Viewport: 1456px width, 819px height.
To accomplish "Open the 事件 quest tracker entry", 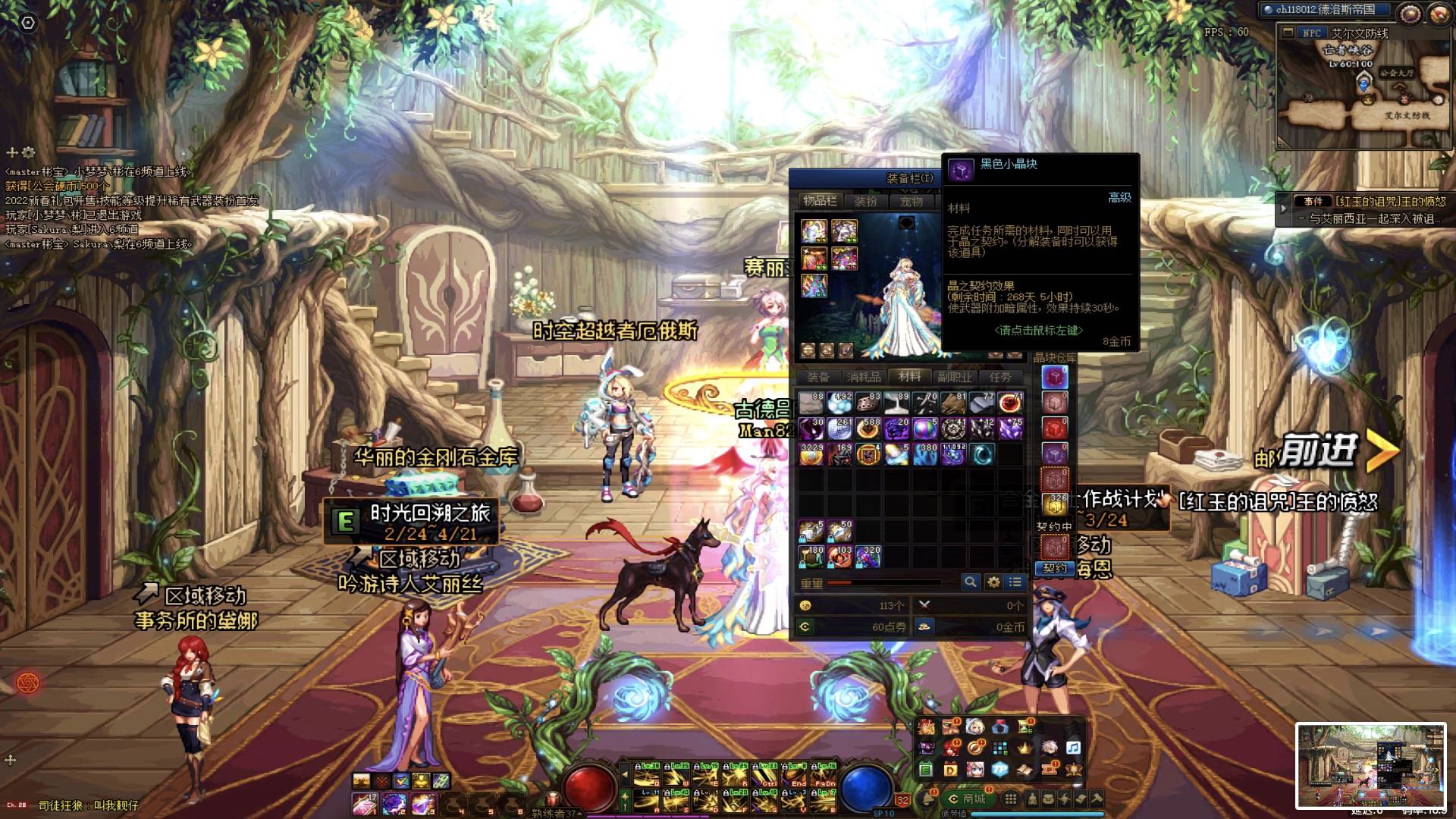I will coord(1313,202).
